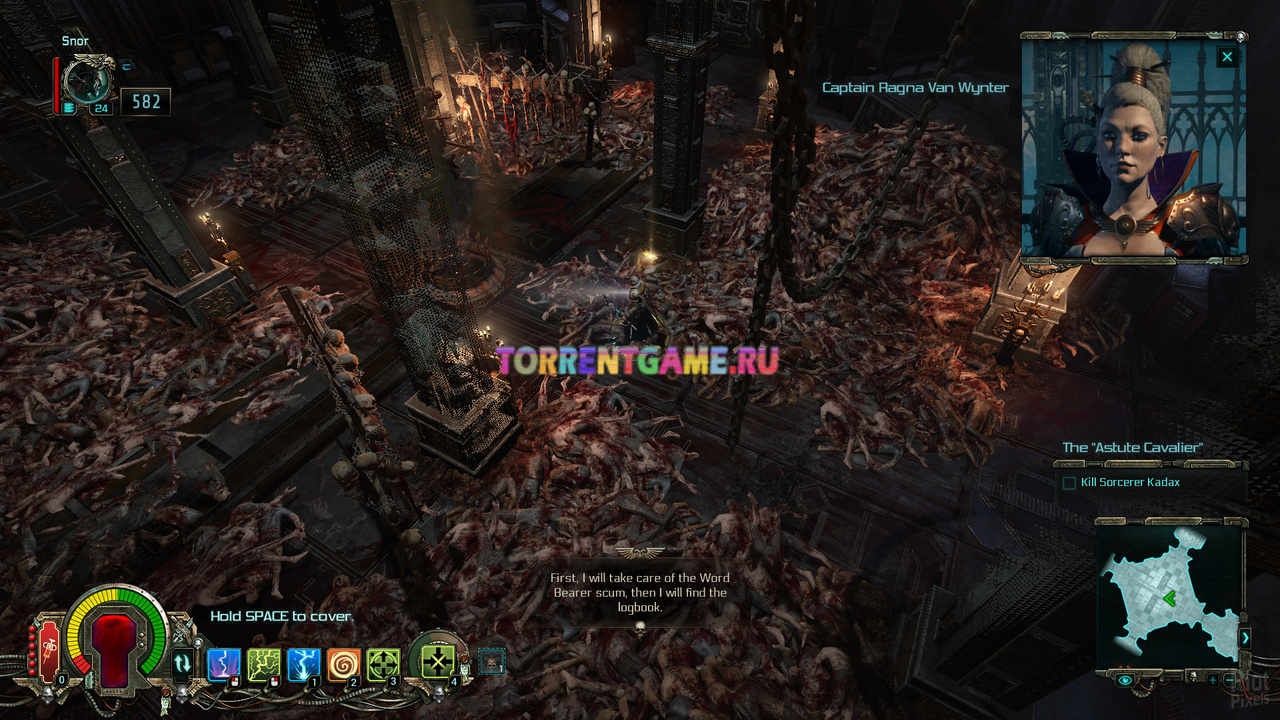Viewport: 1280px width, 720px height.
Task: Activate the green inward arrows ability
Action: 437,660
